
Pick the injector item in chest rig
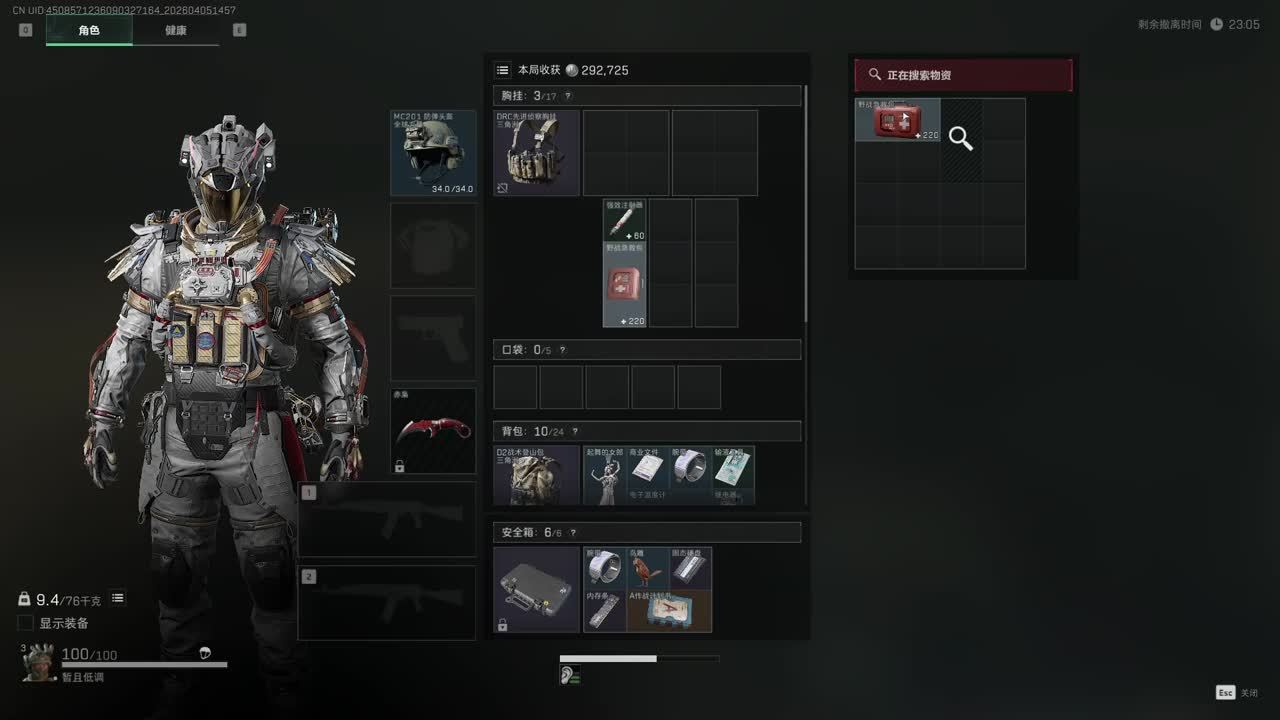[x=624, y=219]
